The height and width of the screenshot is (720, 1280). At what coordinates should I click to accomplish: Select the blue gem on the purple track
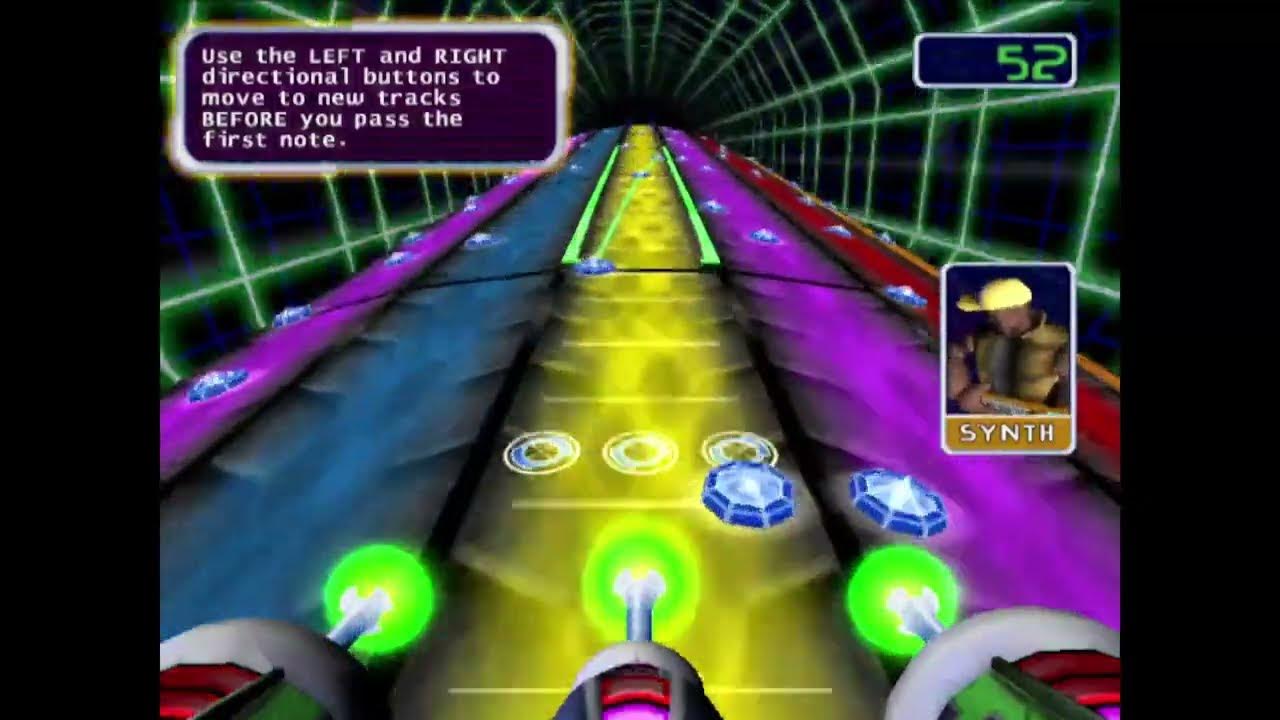(896, 500)
